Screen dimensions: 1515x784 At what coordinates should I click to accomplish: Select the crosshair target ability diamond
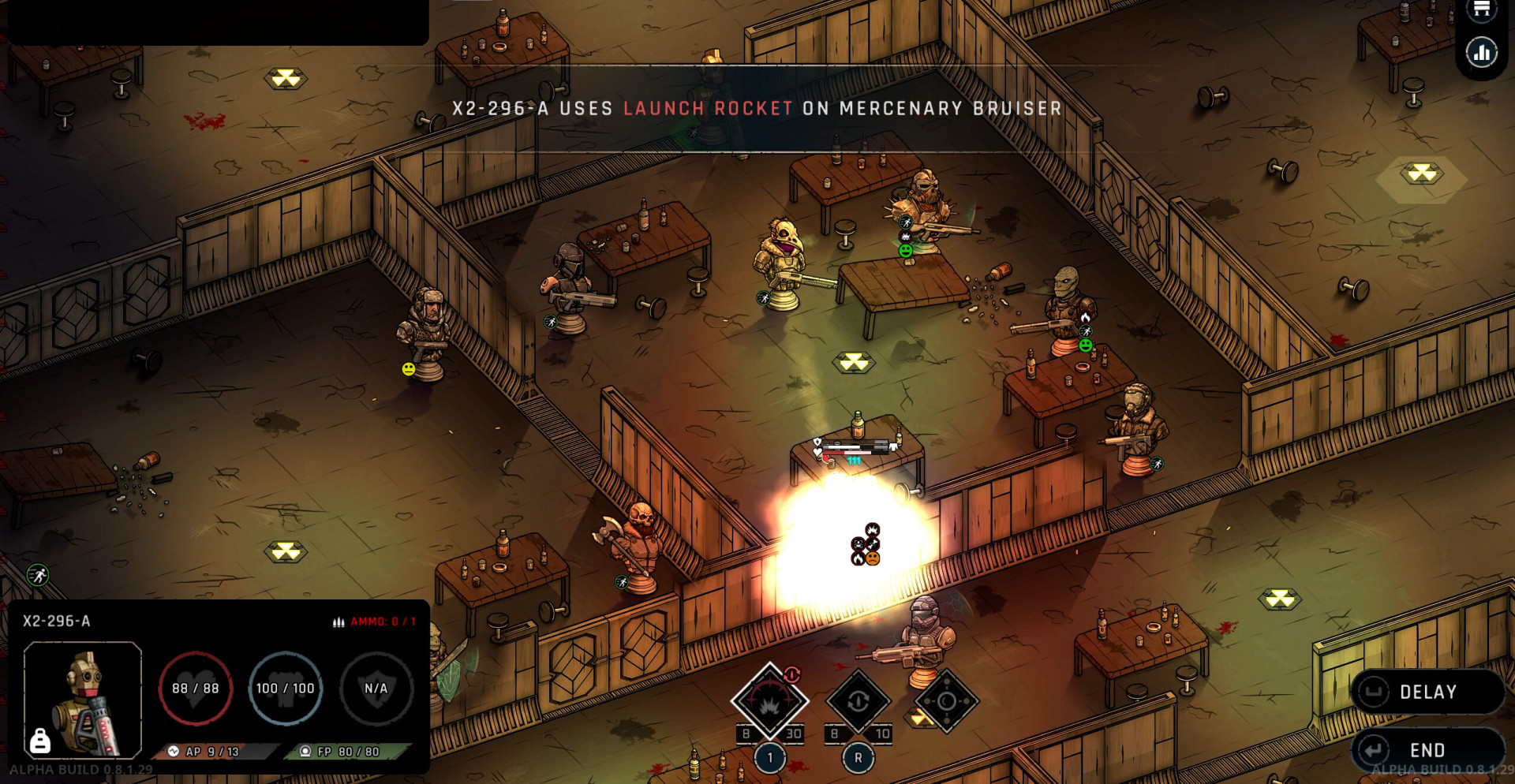(x=946, y=701)
